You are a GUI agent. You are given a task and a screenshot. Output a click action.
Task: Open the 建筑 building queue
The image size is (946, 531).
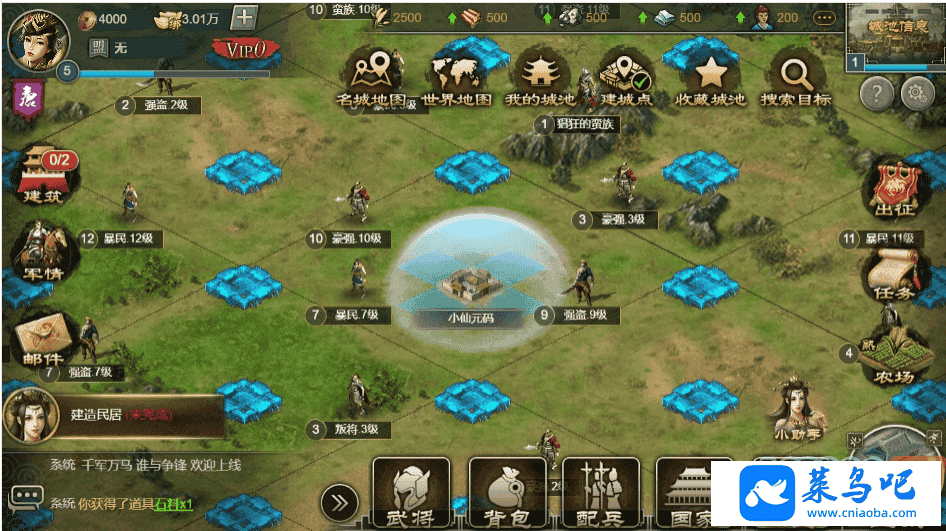[x=42, y=175]
